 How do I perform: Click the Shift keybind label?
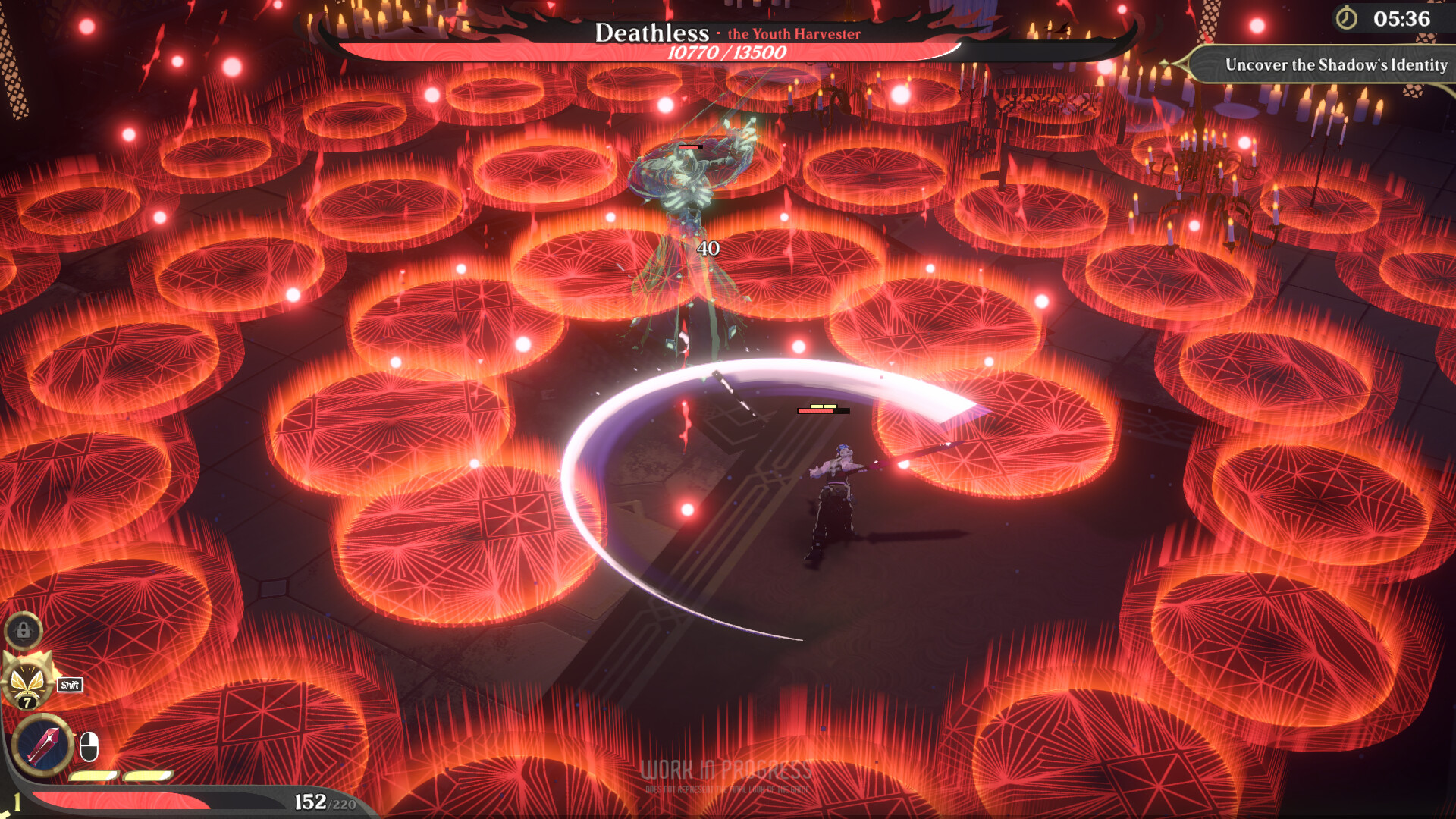pos(68,683)
